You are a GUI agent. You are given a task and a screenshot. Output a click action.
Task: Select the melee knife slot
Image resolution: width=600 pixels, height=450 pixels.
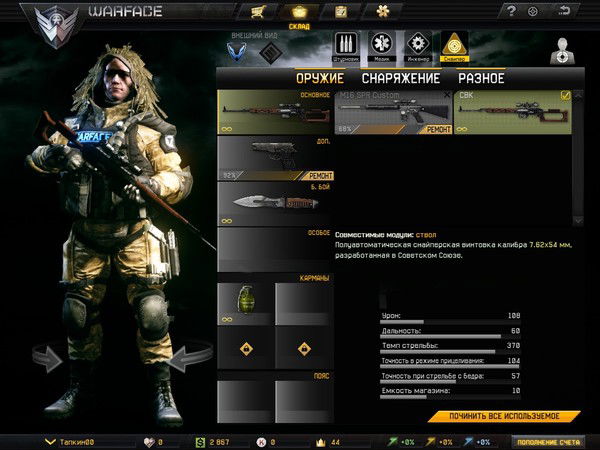[275, 203]
